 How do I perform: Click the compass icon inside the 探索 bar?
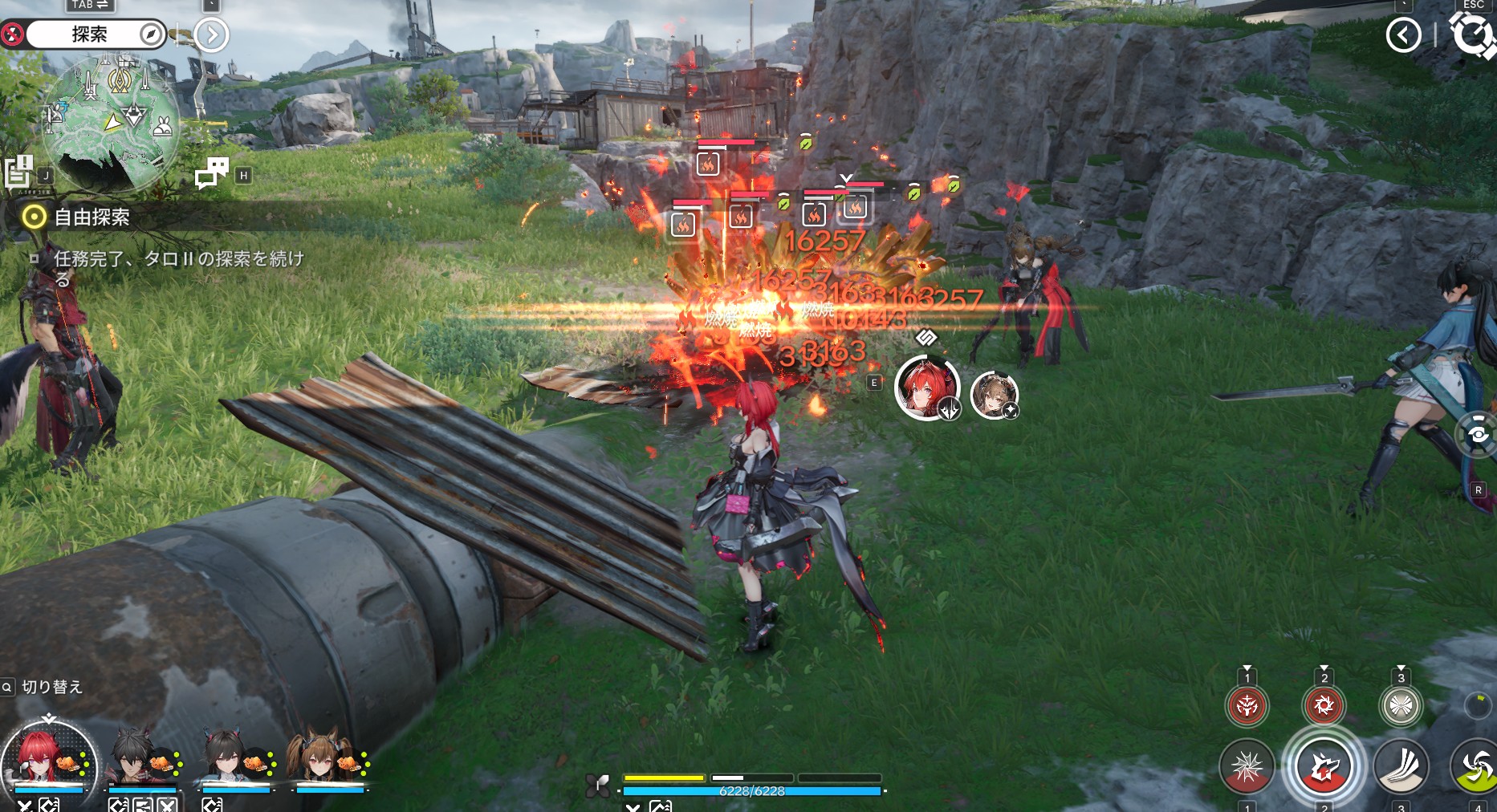(x=151, y=35)
